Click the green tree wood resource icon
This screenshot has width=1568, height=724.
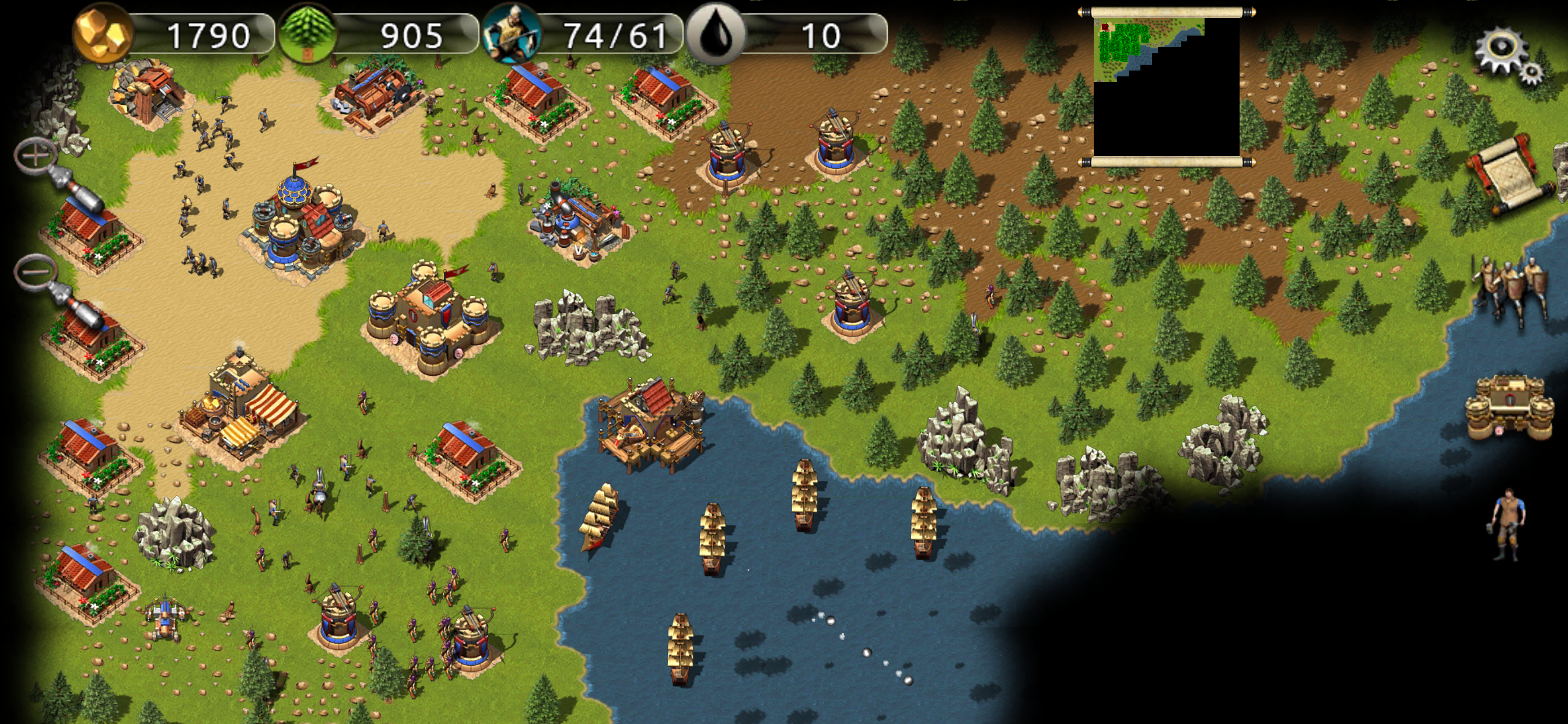308,33
